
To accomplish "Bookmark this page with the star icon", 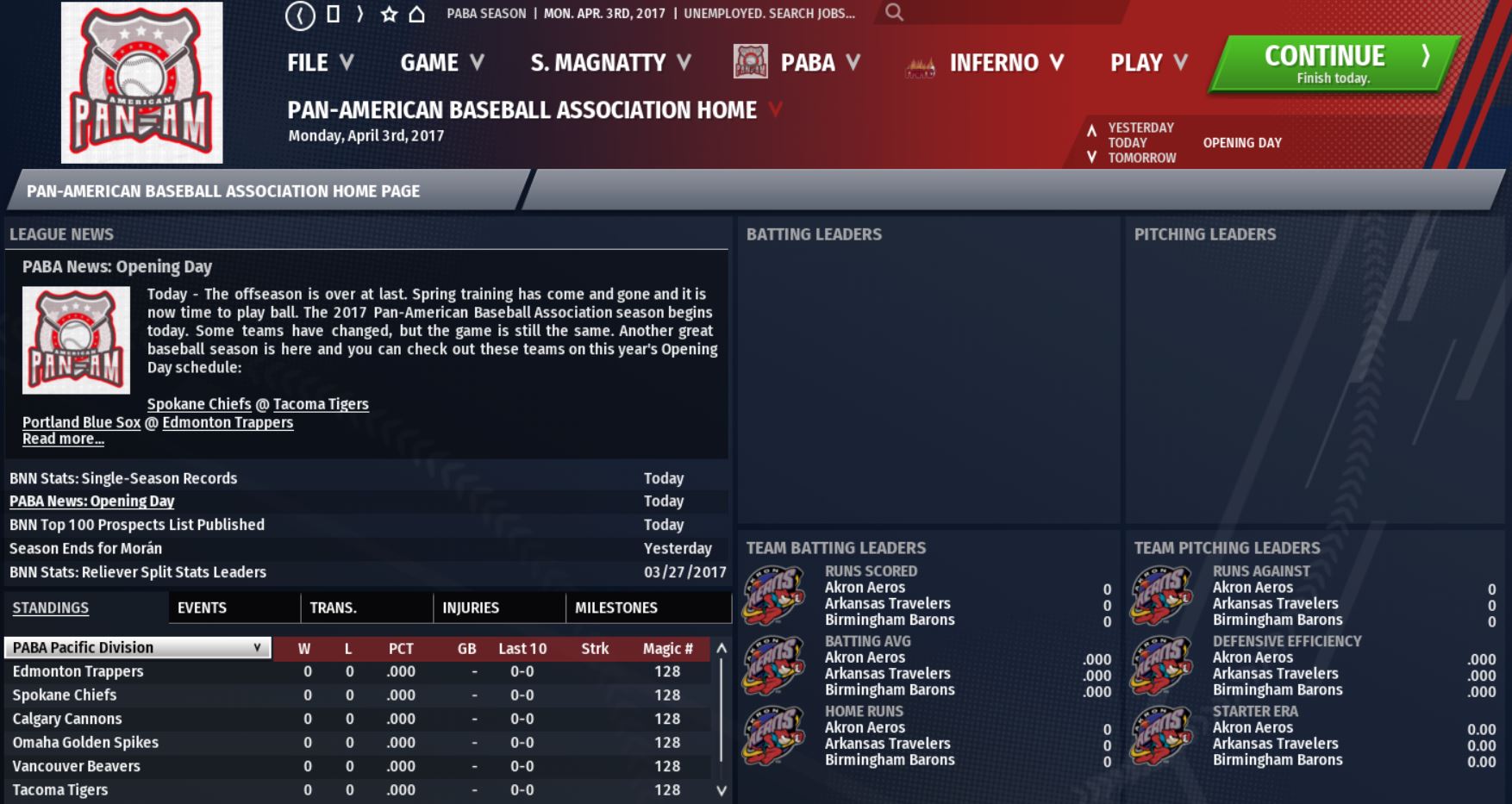I will pos(389,14).
